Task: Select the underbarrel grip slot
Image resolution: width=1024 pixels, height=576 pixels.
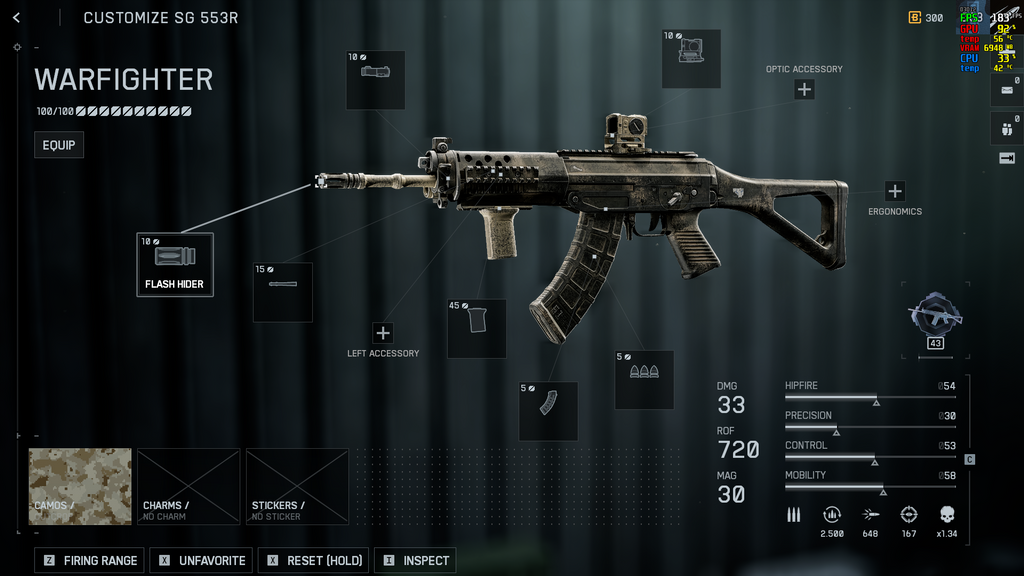Action: (x=476, y=328)
